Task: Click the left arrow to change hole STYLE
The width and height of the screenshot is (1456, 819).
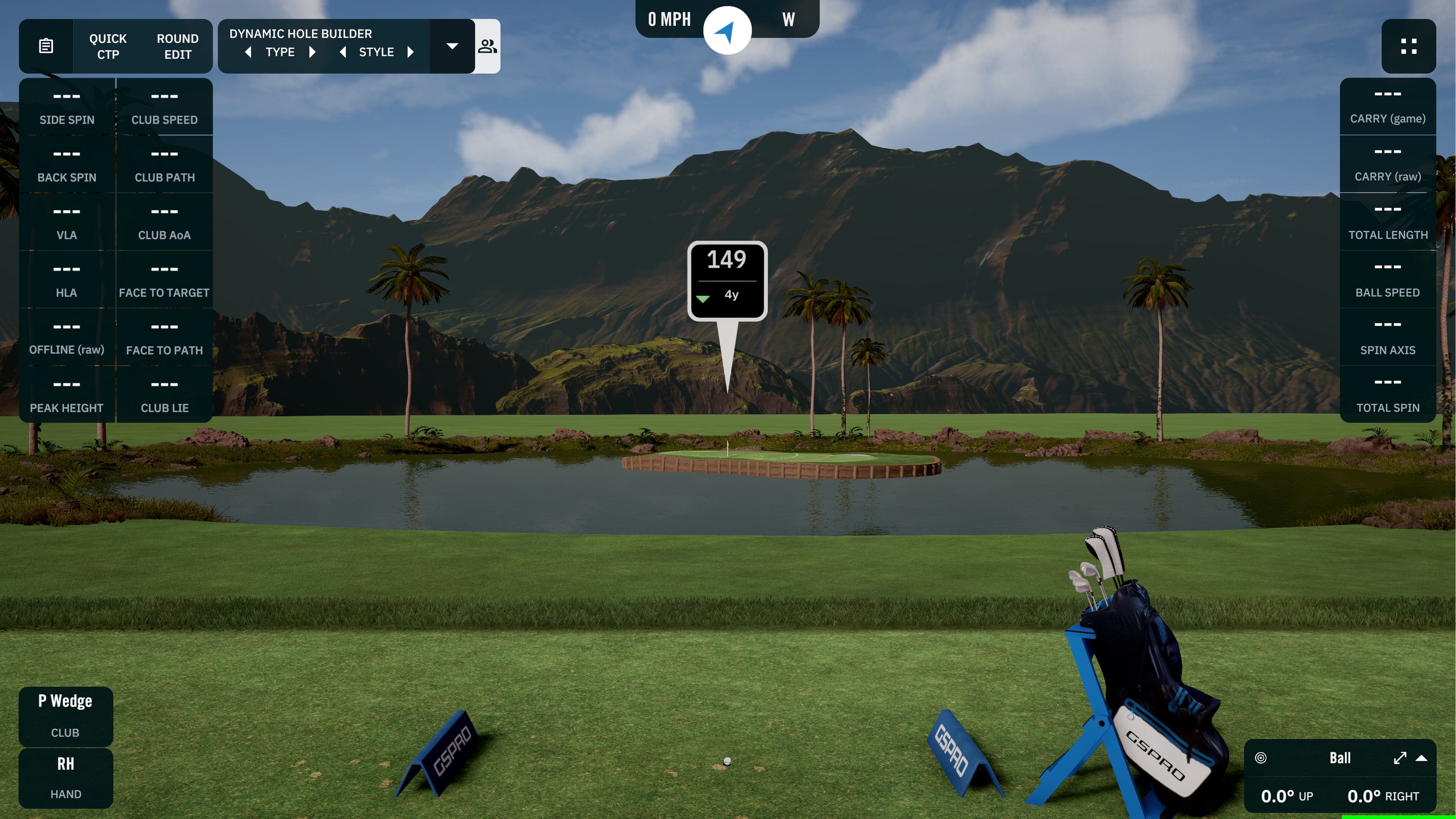Action: pyautogui.click(x=343, y=51)
